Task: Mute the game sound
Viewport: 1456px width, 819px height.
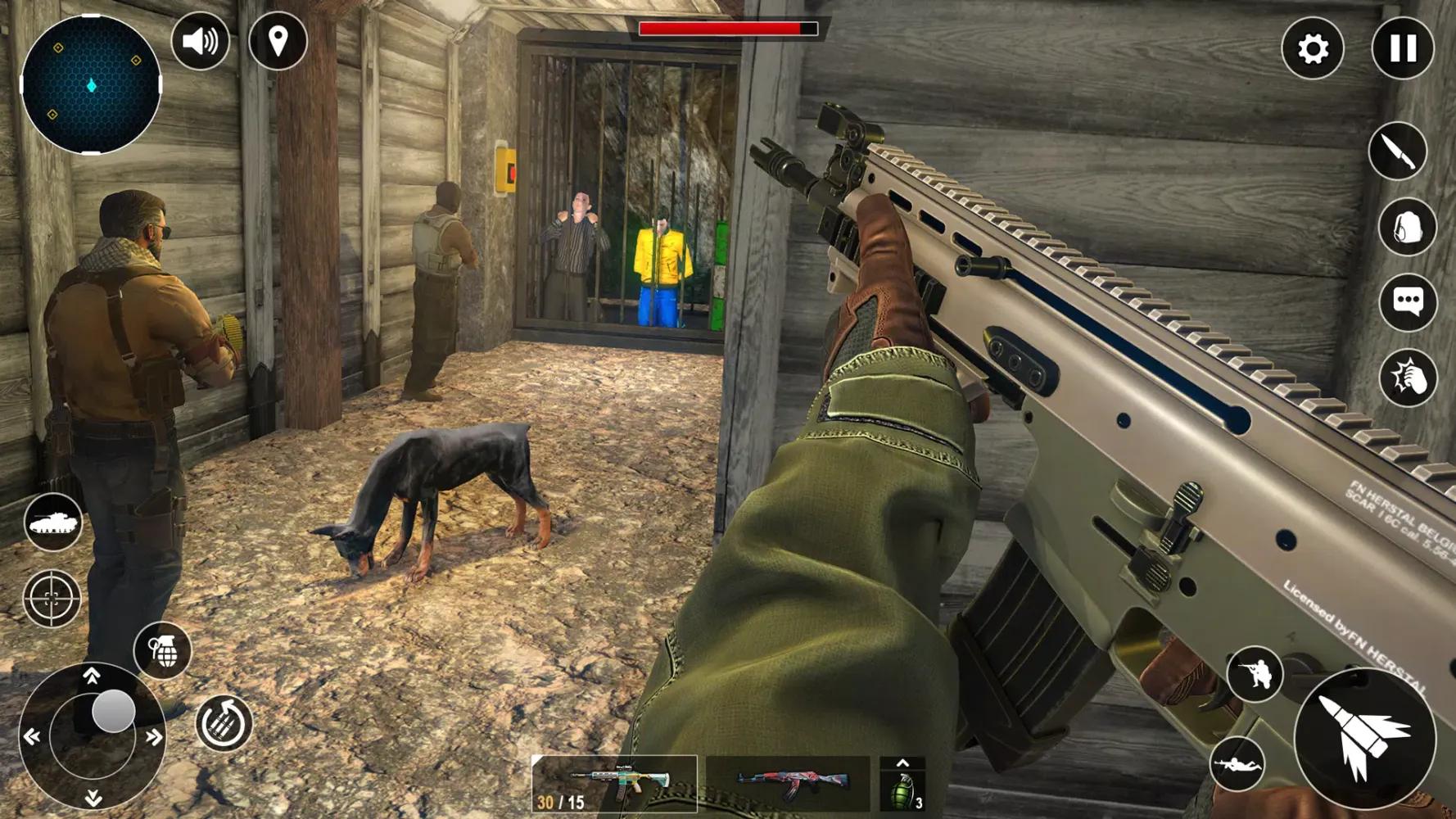Action: [201, 39]
